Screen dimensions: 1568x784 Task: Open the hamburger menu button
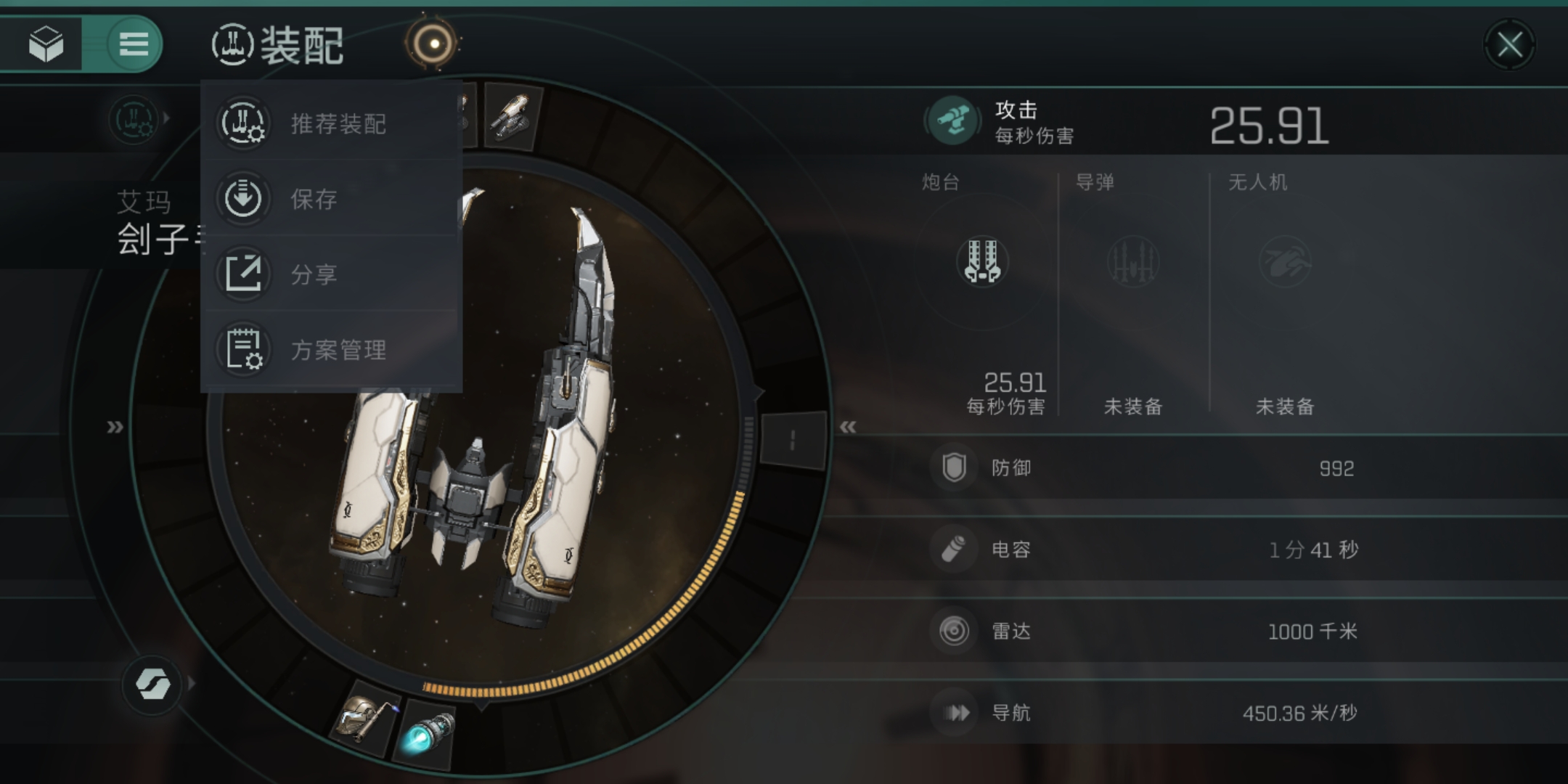point(133,44)
